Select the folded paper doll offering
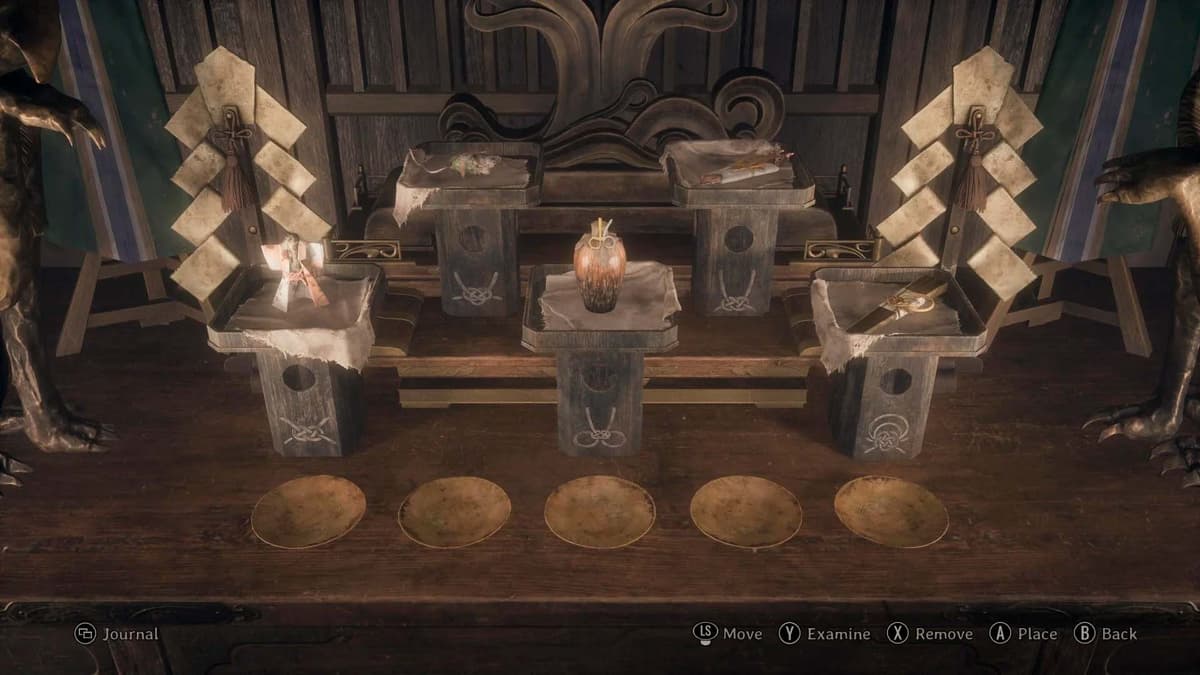1200x675 pixels. coord(296,272)
